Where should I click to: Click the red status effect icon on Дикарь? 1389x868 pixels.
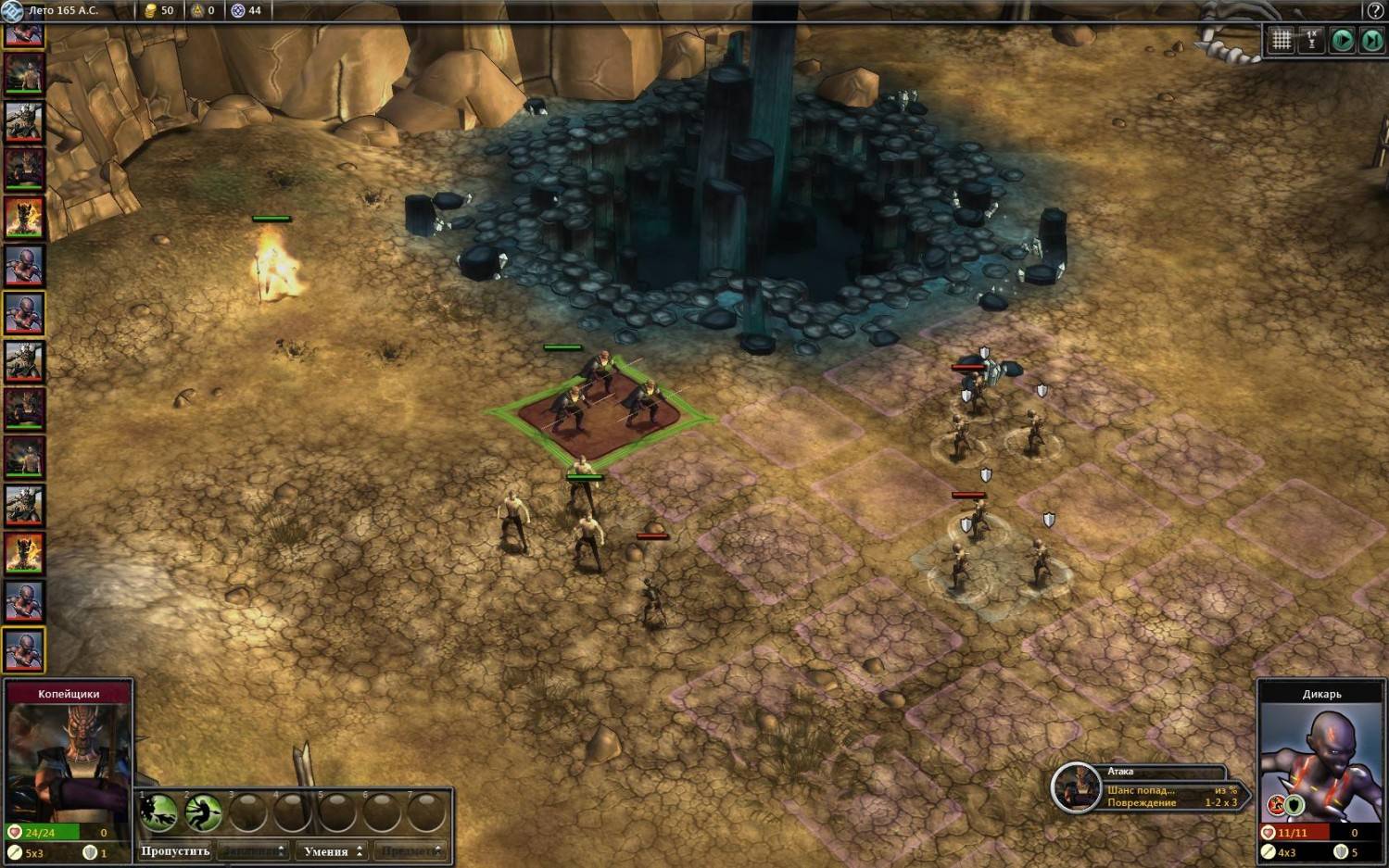(x=1277, y=805)
